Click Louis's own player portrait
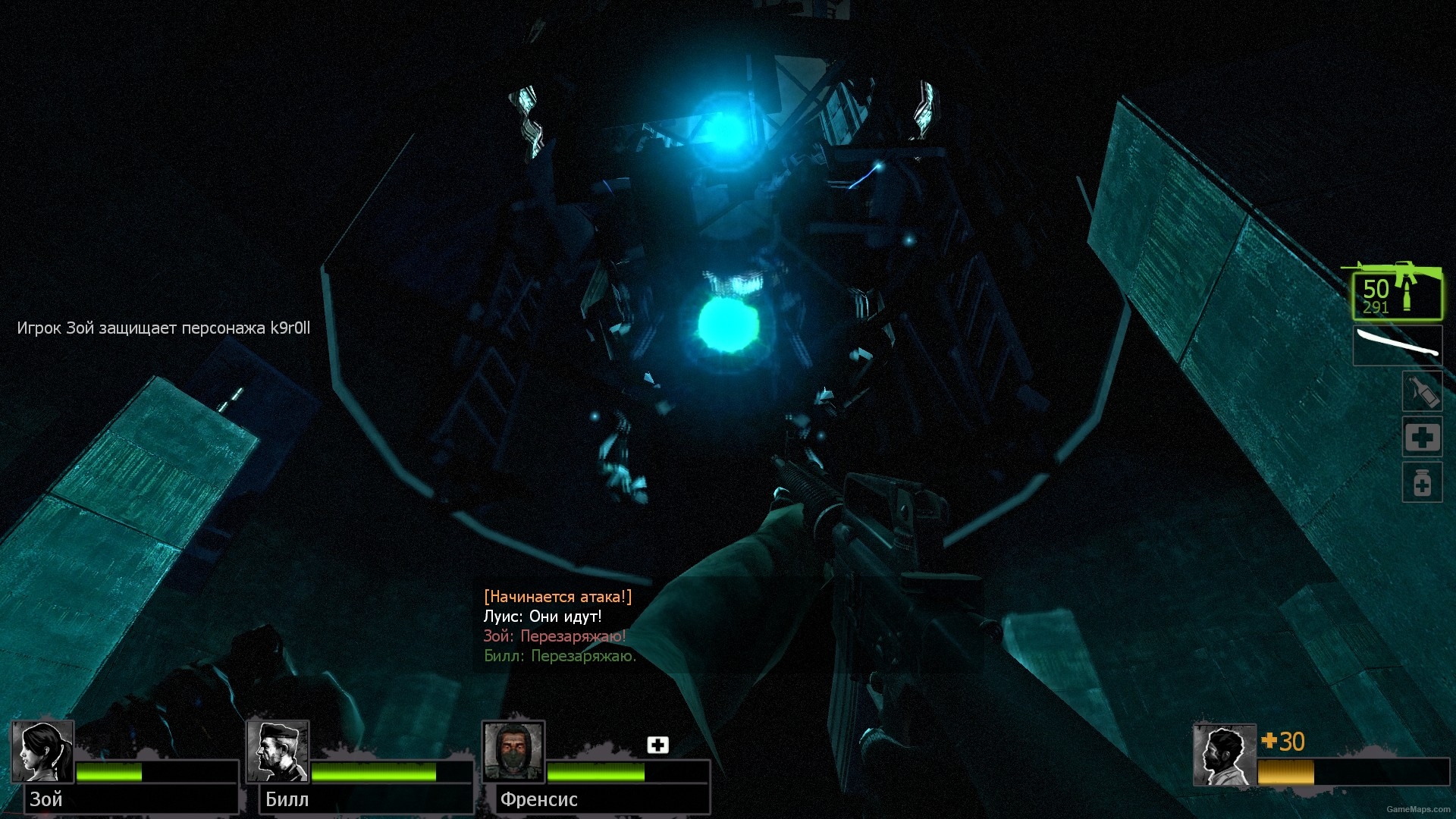This screenshot has width=1456, height=819. click(1224, 755)
